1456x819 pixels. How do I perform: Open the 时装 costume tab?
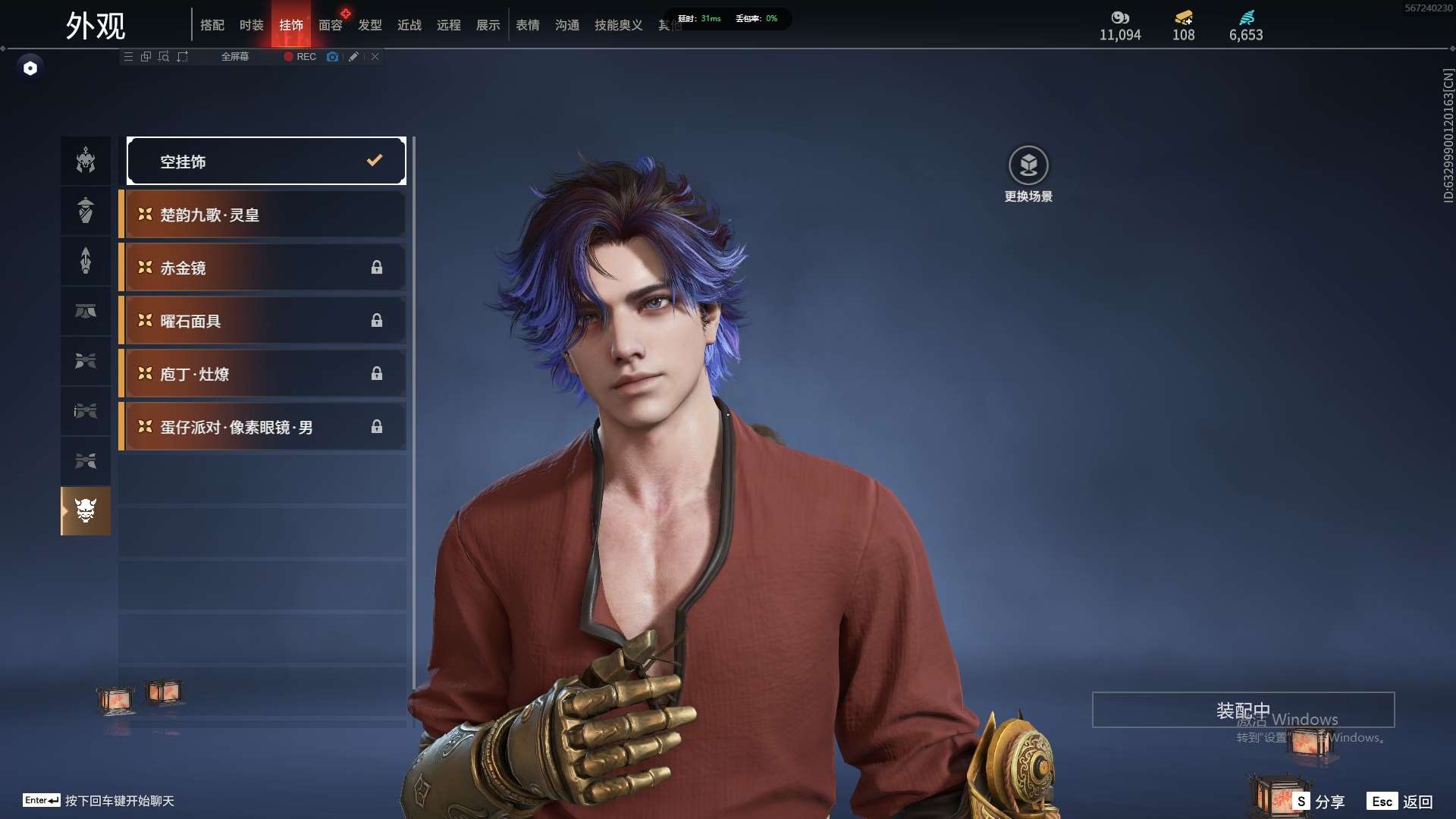pyautogui.click(x=252, y=25)
